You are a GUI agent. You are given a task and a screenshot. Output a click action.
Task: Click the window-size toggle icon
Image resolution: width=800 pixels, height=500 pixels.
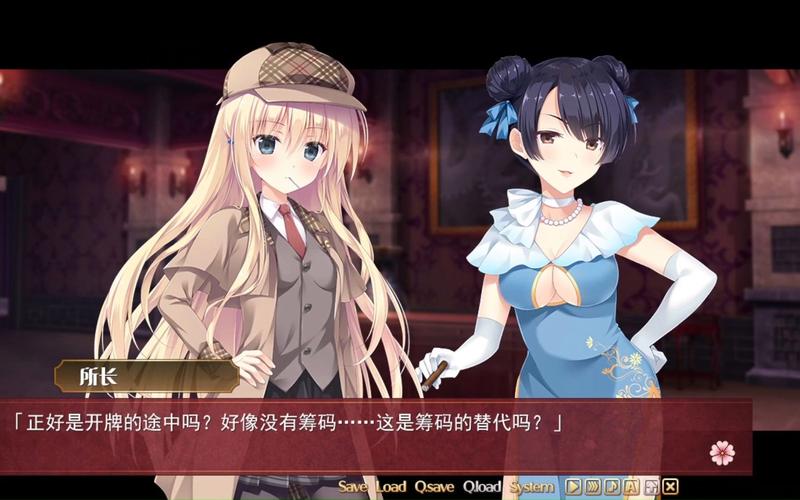(651, 487)
